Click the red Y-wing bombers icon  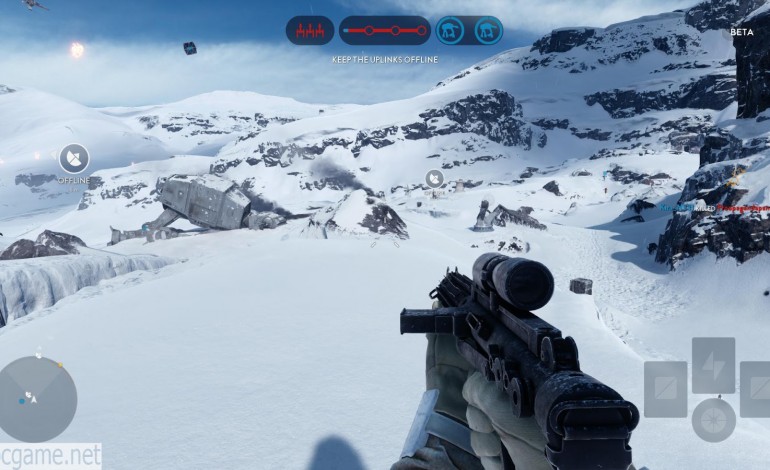tap(310, 30)
